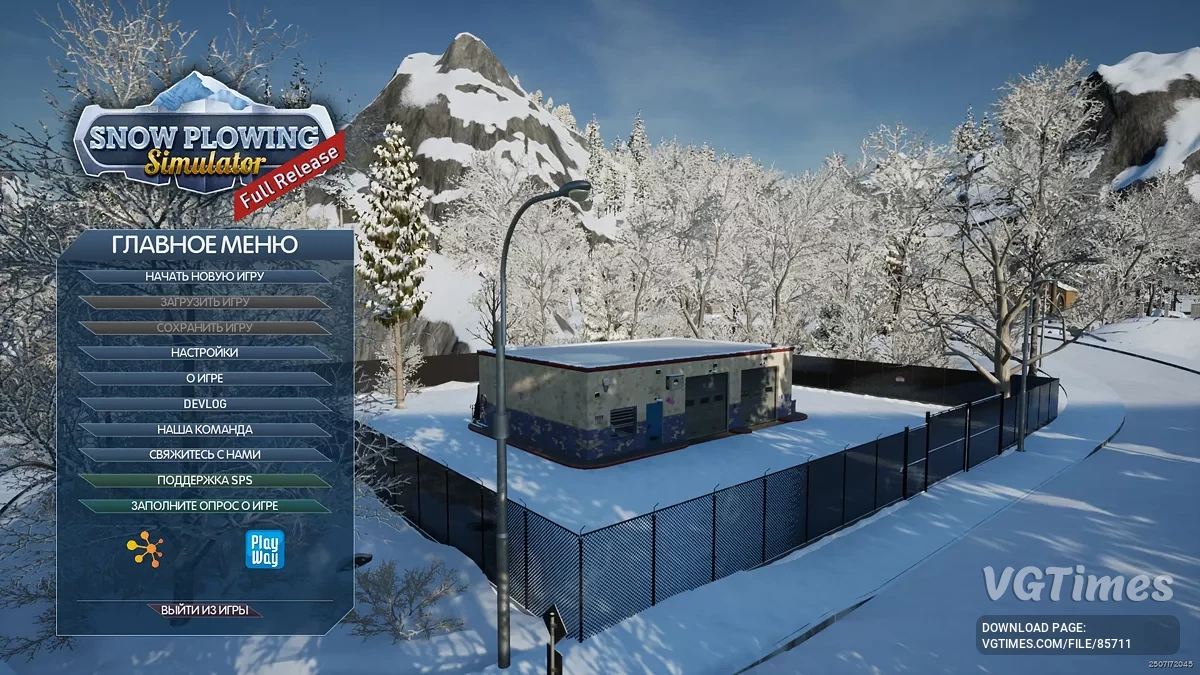
Task: Click the green ПОДДЕРЖКА SPS button
Action: [204, 481]
